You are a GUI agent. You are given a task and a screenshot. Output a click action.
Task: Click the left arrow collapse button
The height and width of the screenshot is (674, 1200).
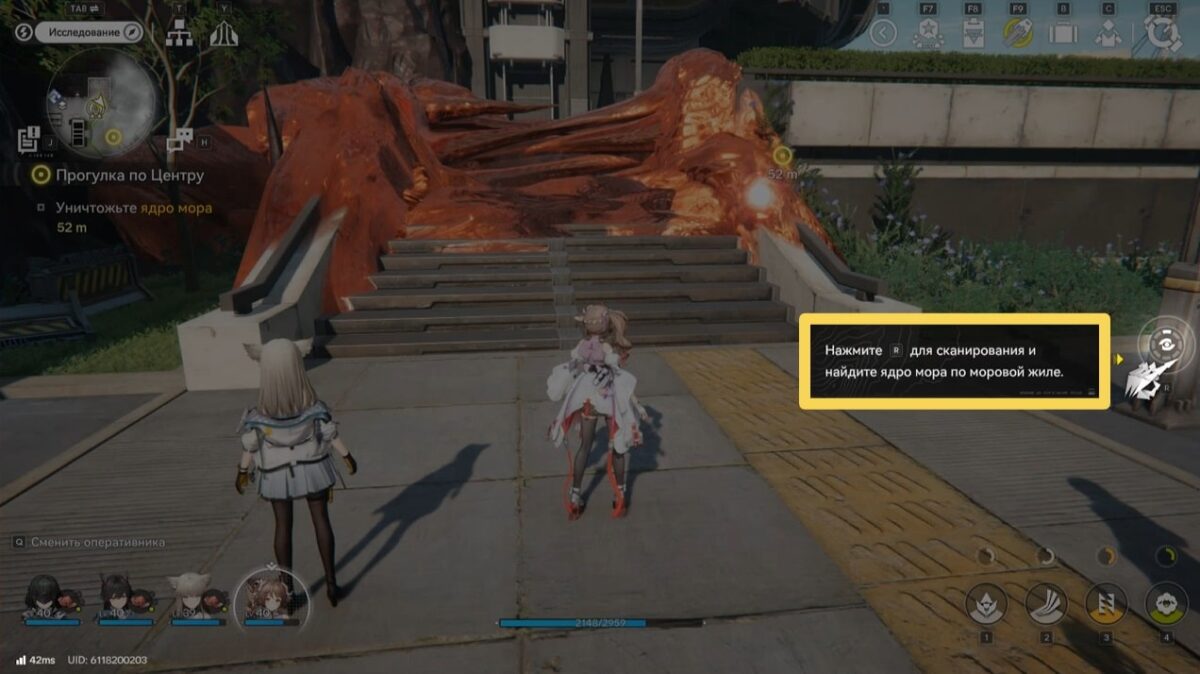click(x=882, y=34)
